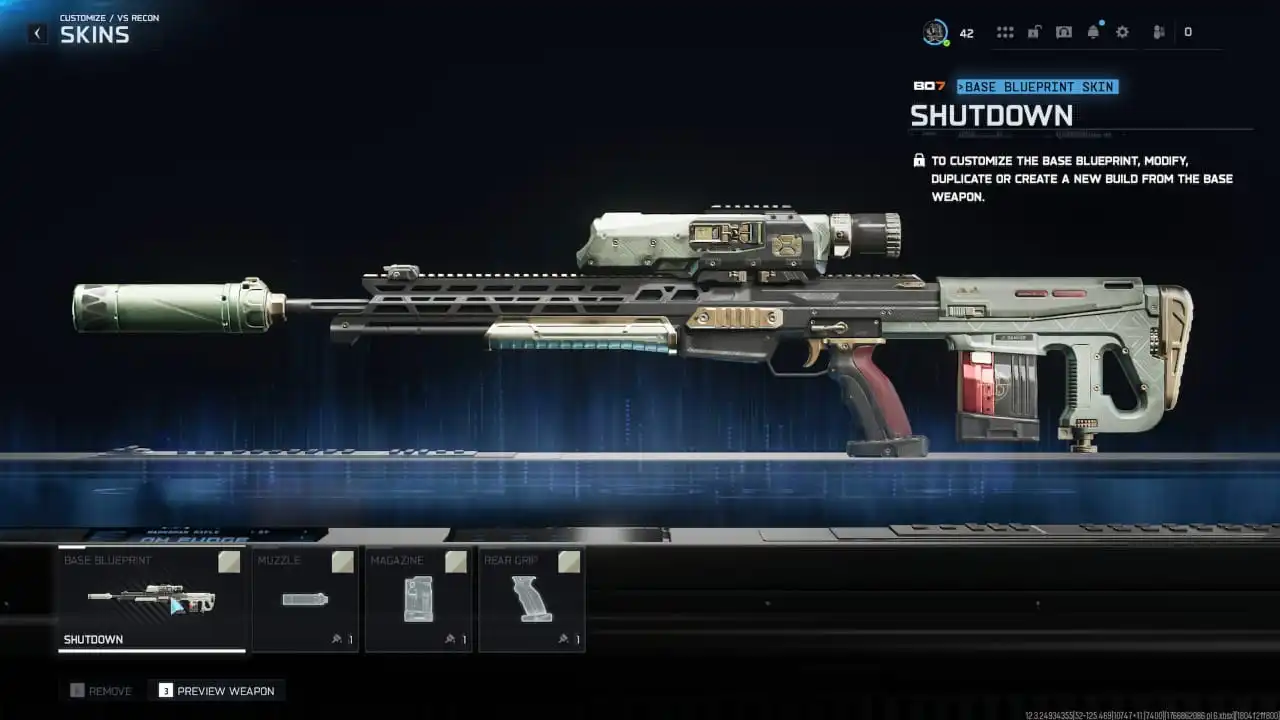Click the lock icon beside the customize hint
1280x720 pixels.
[x=918, y=159]
